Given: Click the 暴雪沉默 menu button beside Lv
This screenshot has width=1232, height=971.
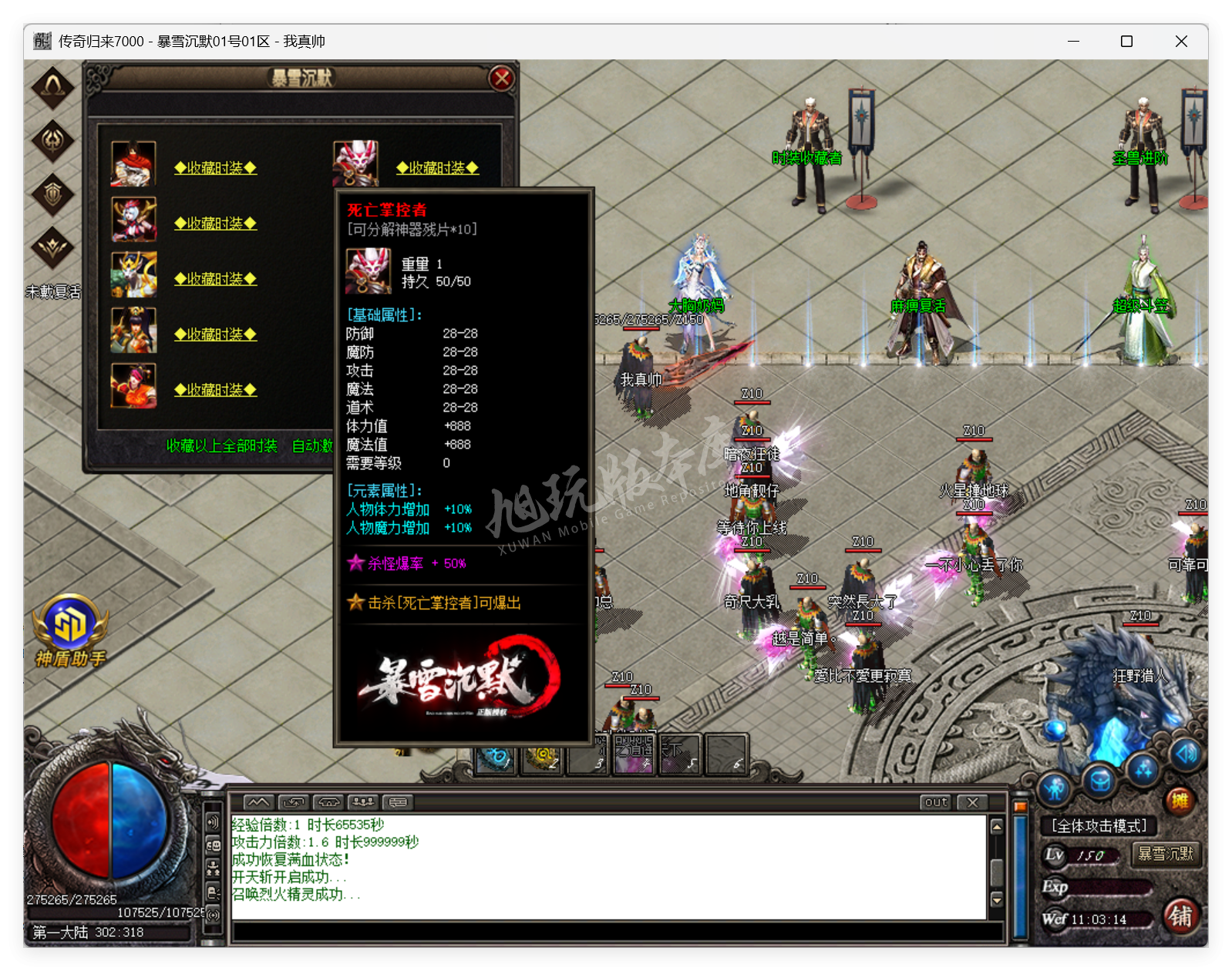Looking at the screenshot, I should tap(1166, 855).
